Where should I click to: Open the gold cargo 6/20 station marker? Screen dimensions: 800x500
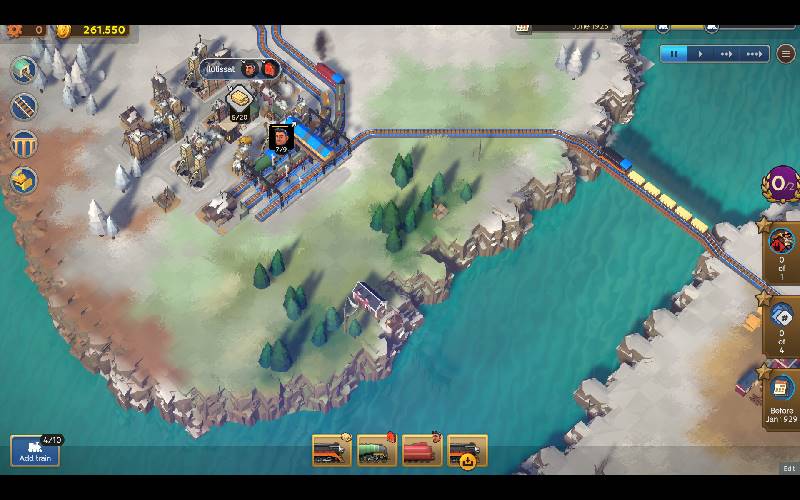click(240, 102)
